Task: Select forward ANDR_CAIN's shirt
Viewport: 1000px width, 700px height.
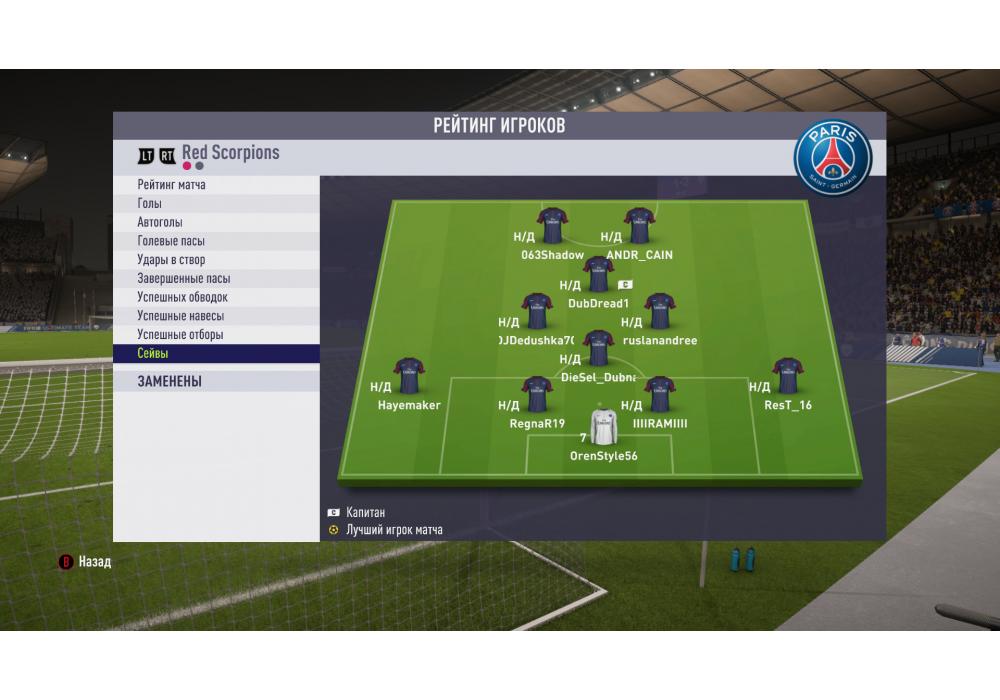Action: pos(638,226)
